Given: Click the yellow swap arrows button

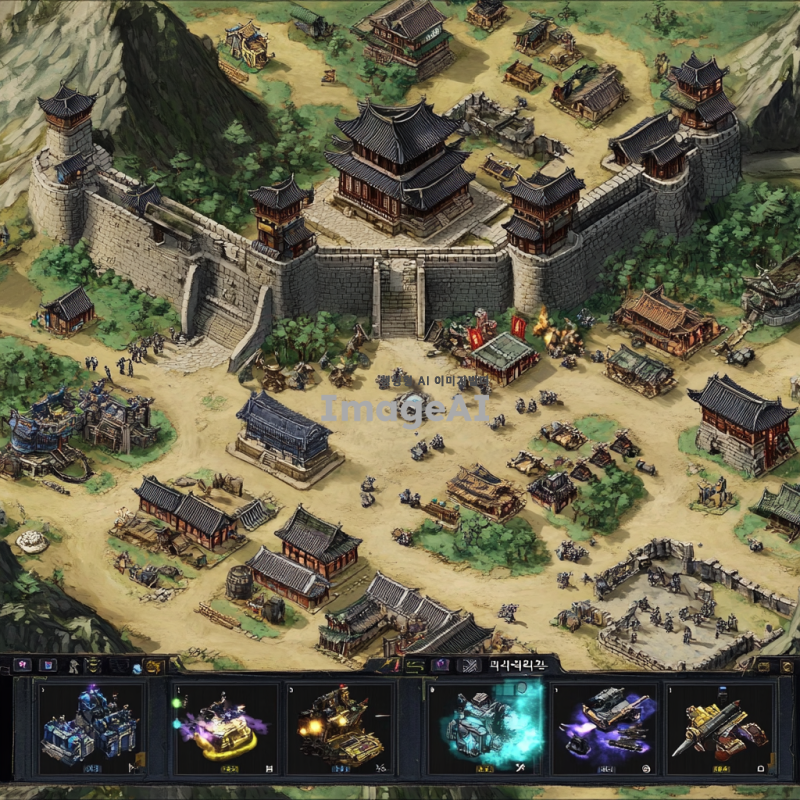Looking at the screenshot, I should 413,664.
